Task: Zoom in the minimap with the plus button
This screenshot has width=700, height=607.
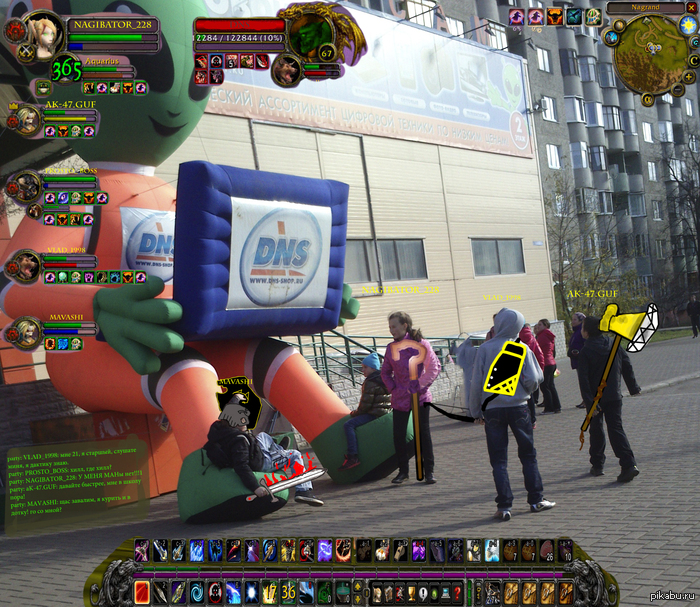Action: click(x=688, y=75)
